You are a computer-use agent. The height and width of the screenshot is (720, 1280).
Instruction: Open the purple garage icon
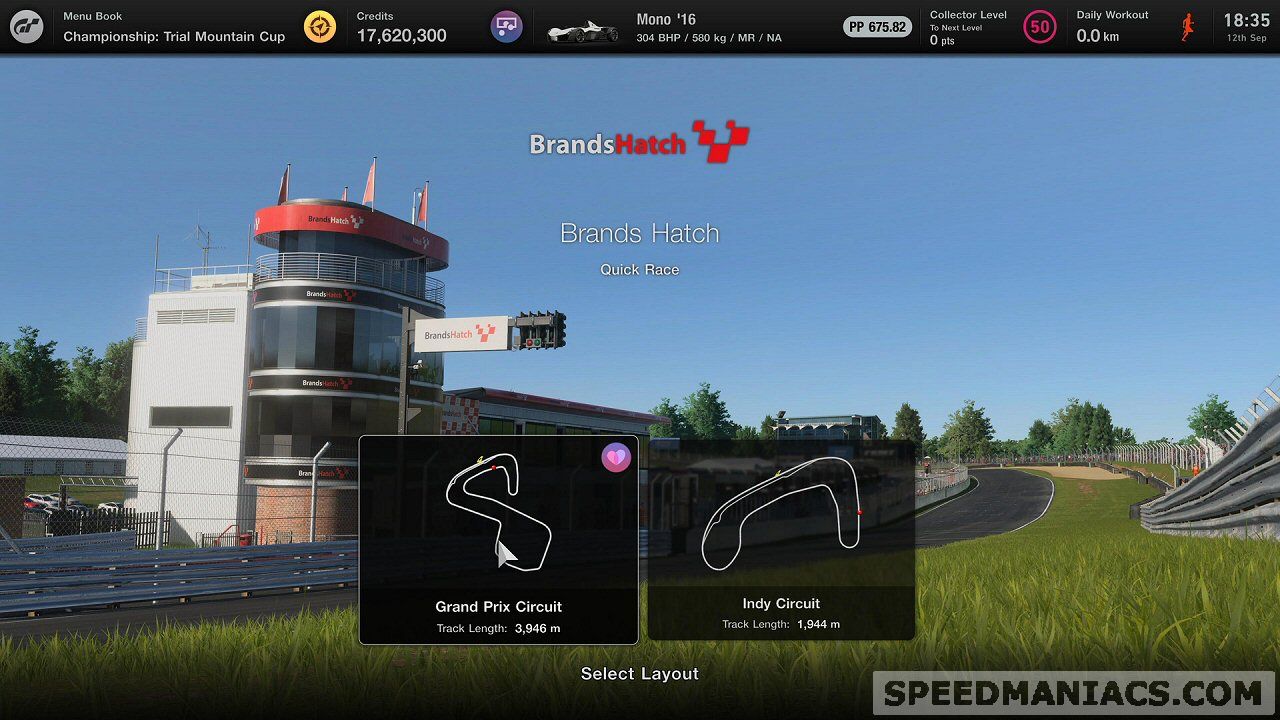point(507,27)
